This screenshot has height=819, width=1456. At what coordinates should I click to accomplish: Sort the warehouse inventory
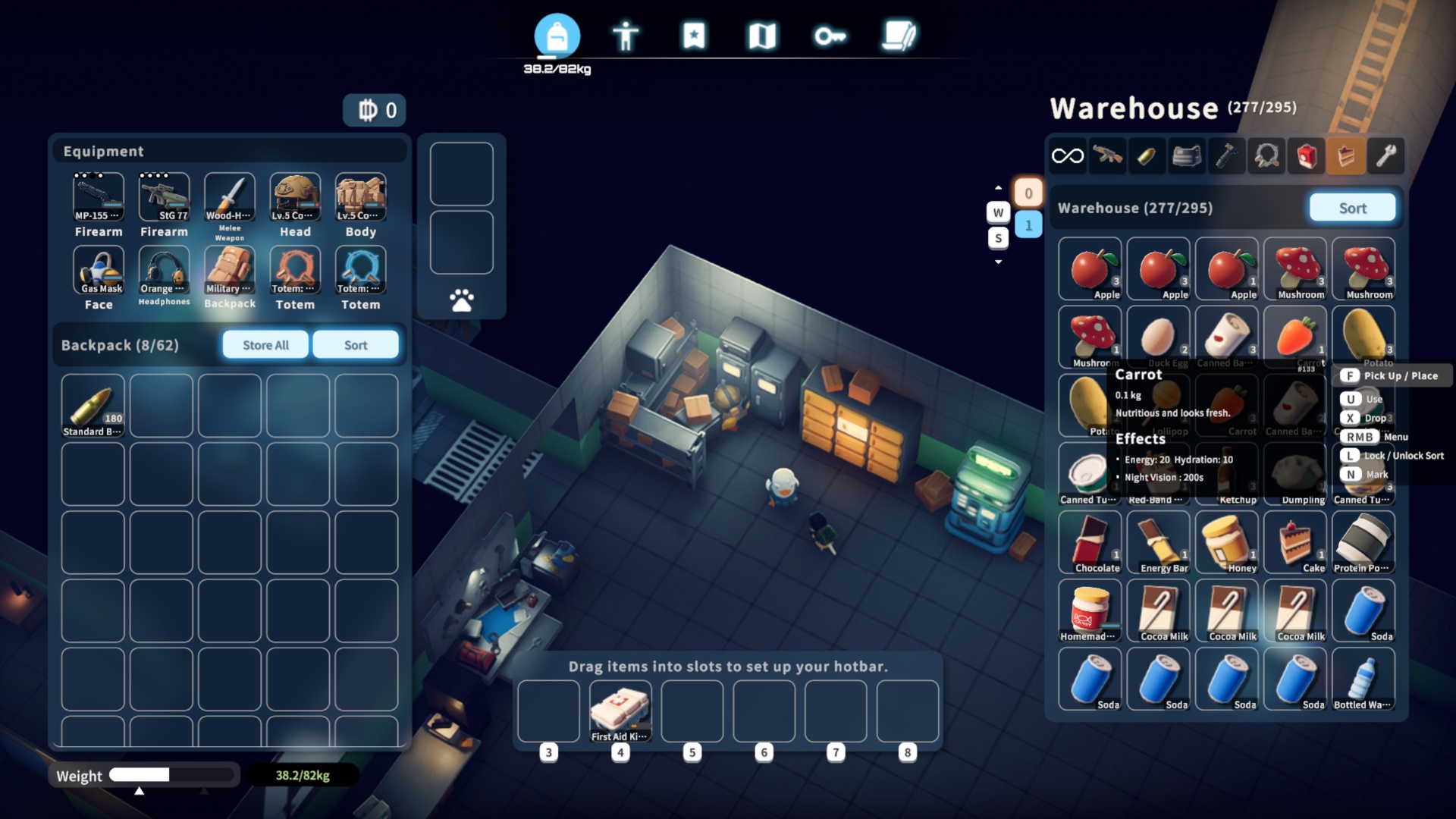(1352, 208)
